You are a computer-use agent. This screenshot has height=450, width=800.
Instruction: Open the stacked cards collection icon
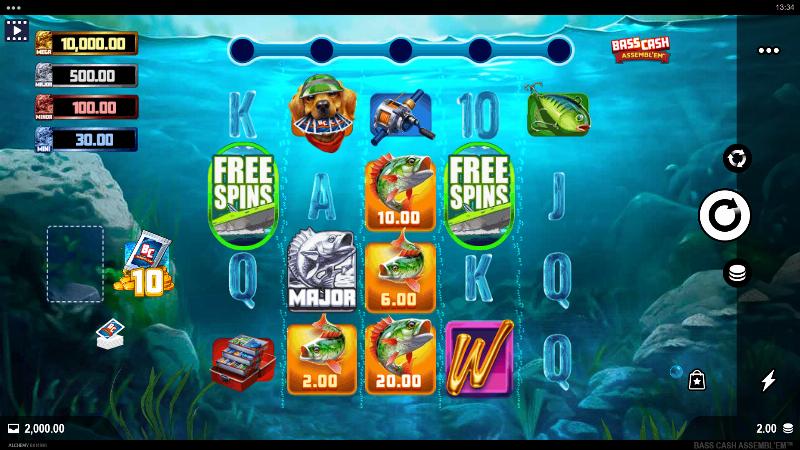[x=110, y=334]
